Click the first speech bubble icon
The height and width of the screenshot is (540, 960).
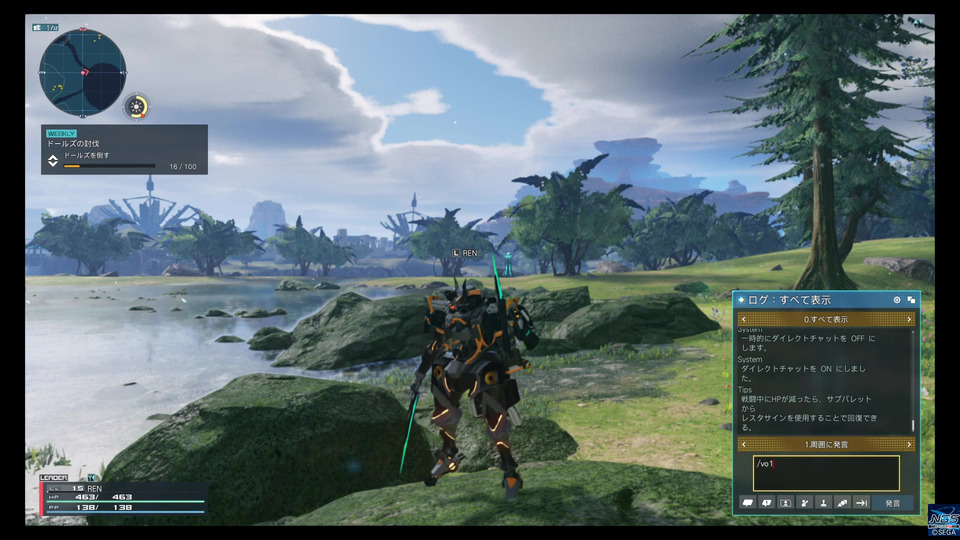[x=748, y=503]
